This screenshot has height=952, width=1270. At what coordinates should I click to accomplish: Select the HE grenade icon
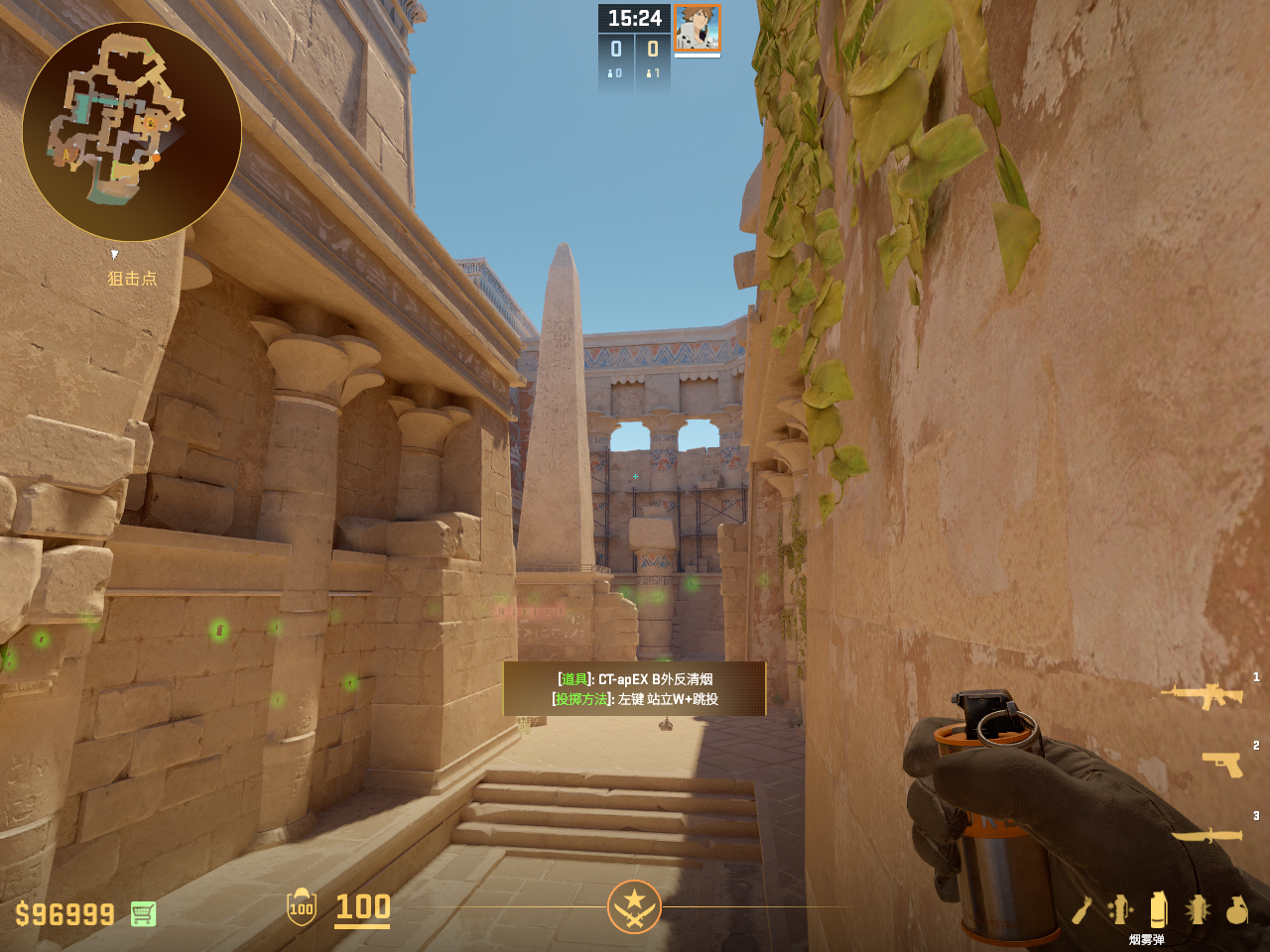pyautogui.click(x=1236, y=909)
